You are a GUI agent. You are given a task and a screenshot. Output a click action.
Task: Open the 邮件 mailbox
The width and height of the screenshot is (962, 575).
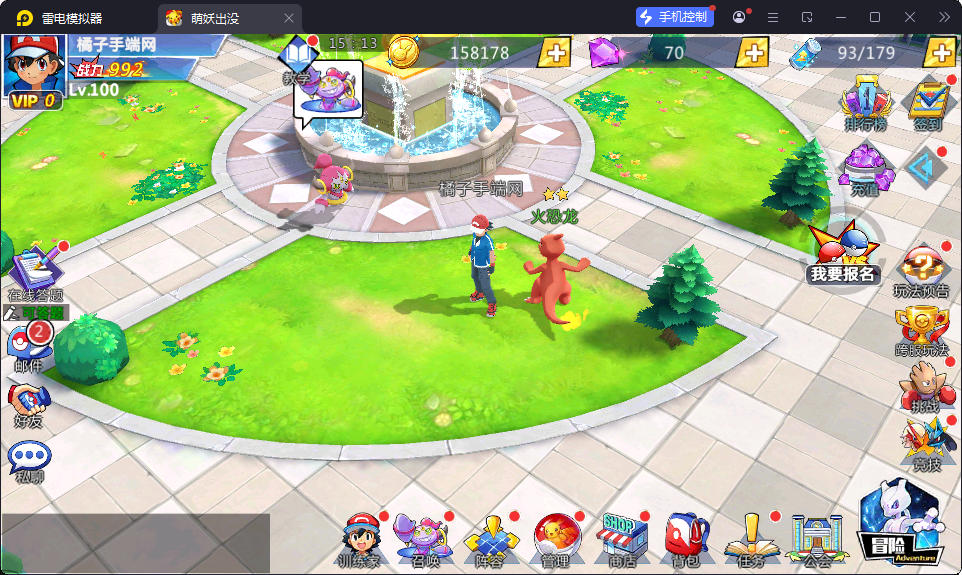point(30,346)
